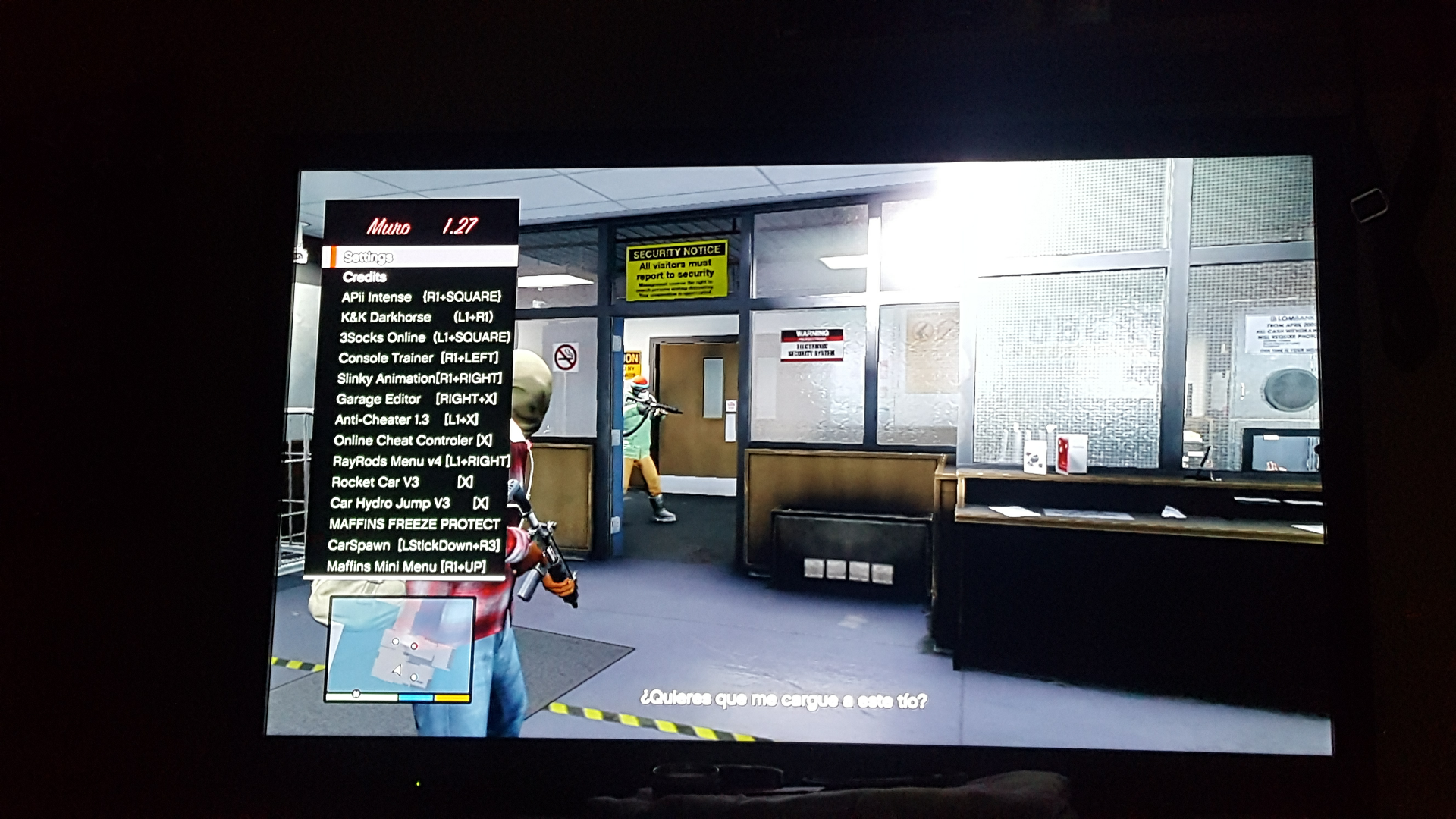The height and width of the screenshot is (819, 1456).
Task: Select the Online Cheat Controler entry
Action: pos(413,441)
